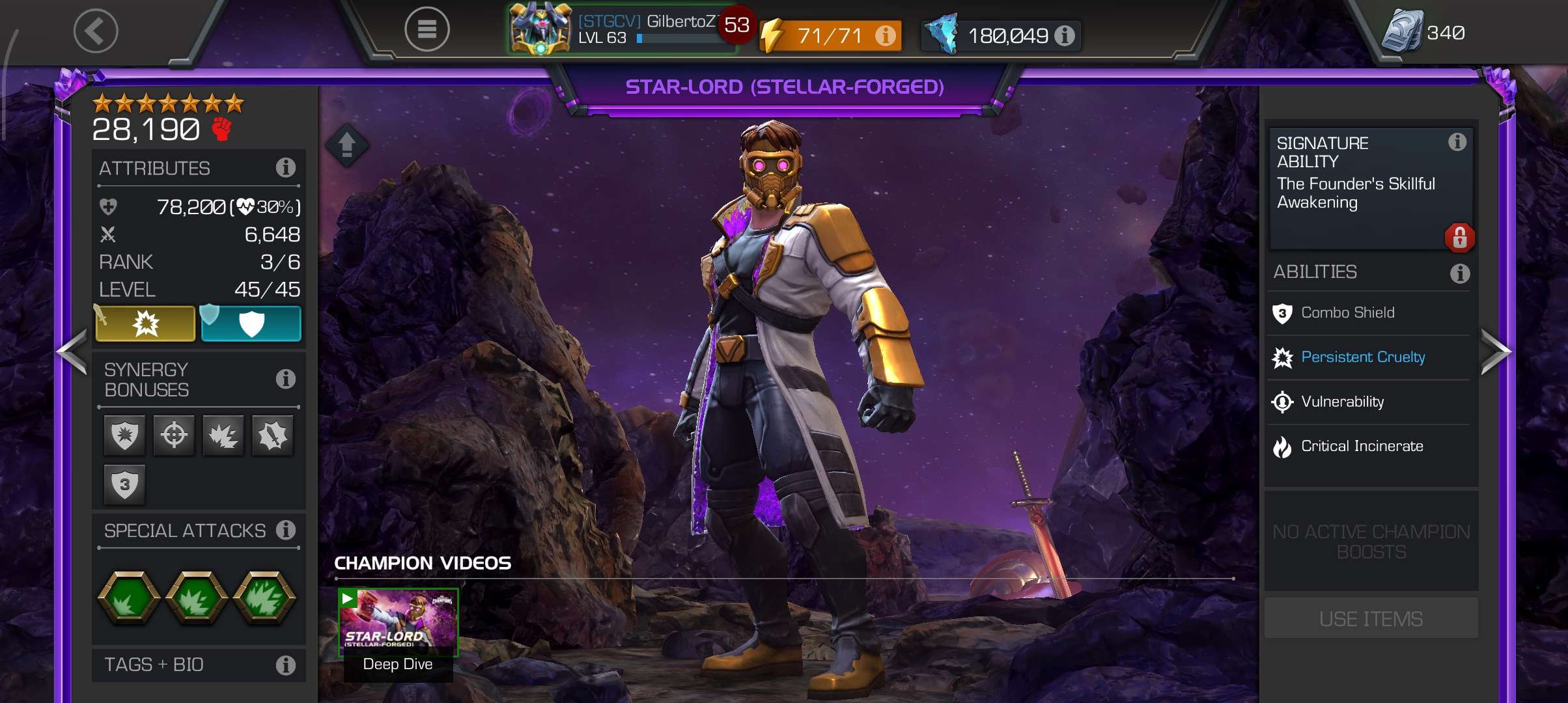Open the Abilities info icon
This screenshot has width=1568, height=703.
(x=1459, y=273)
